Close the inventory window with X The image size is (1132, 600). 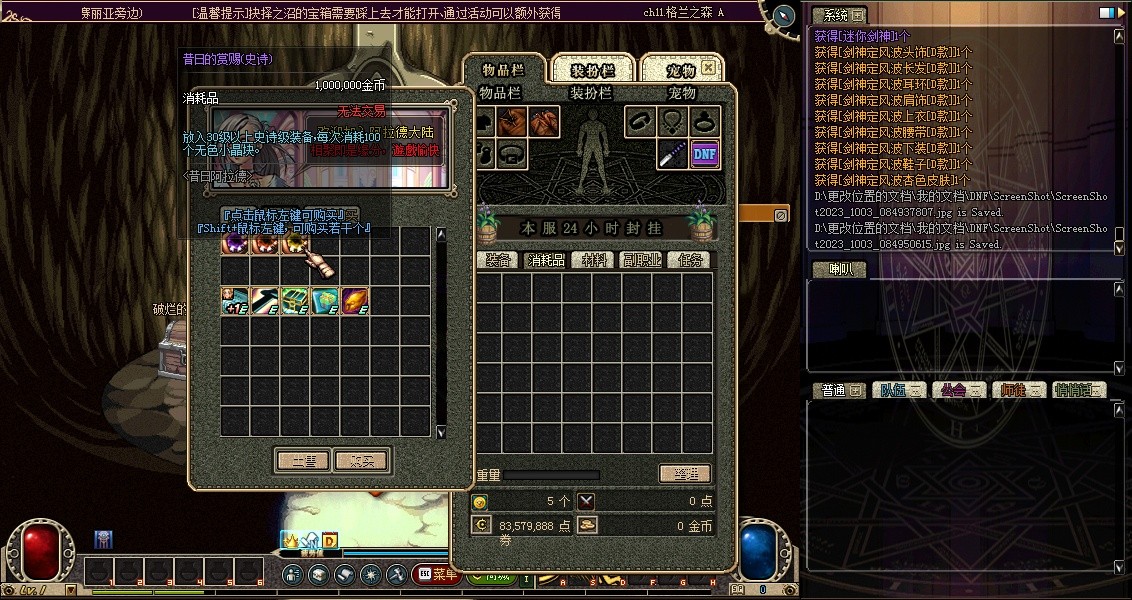click(708, 68)
